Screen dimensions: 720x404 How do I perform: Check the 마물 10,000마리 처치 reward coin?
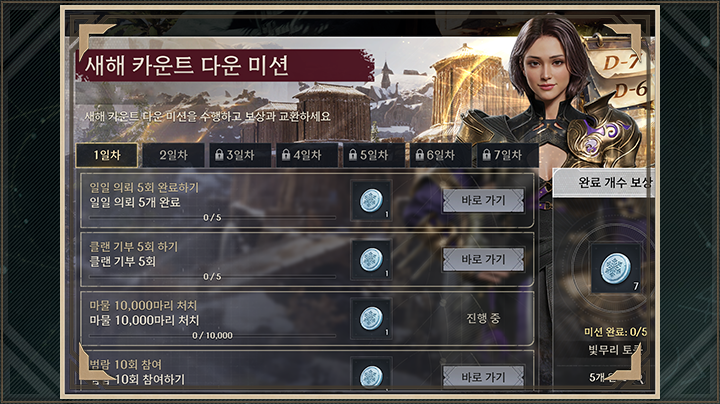(x=371, y=318)
